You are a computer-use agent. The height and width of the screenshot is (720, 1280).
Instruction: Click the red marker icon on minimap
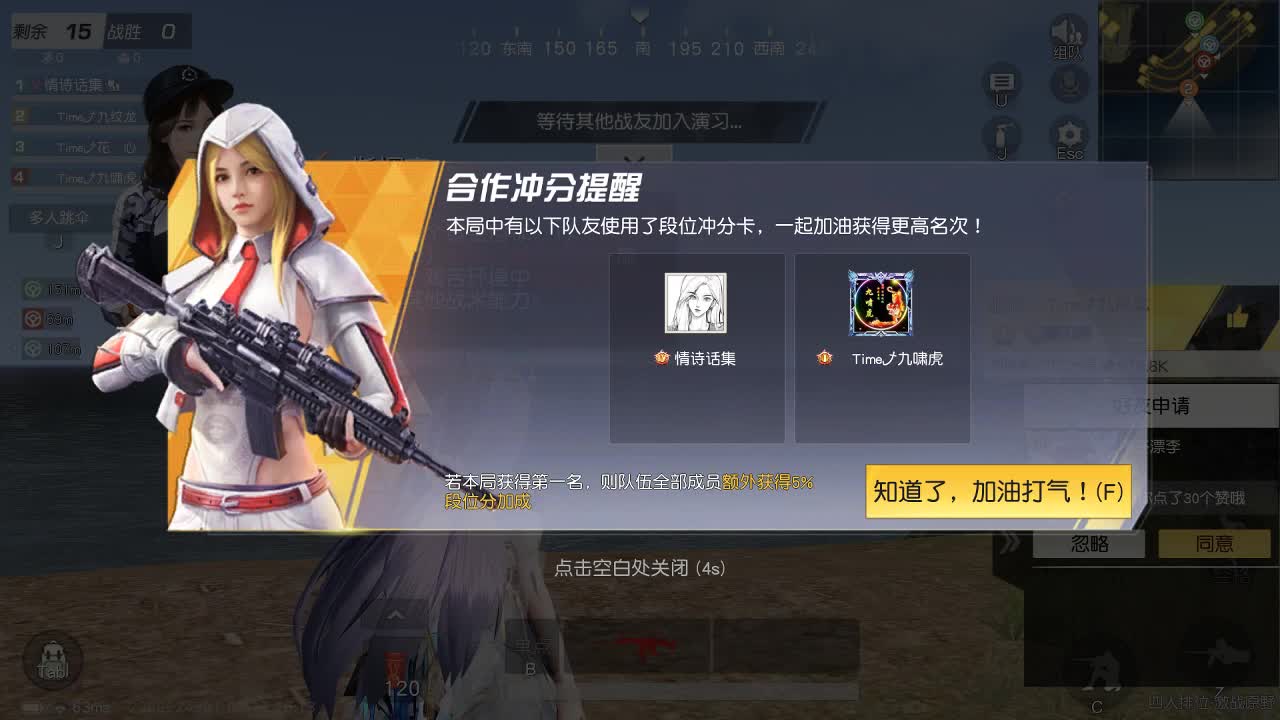[x=1203, y=63]
